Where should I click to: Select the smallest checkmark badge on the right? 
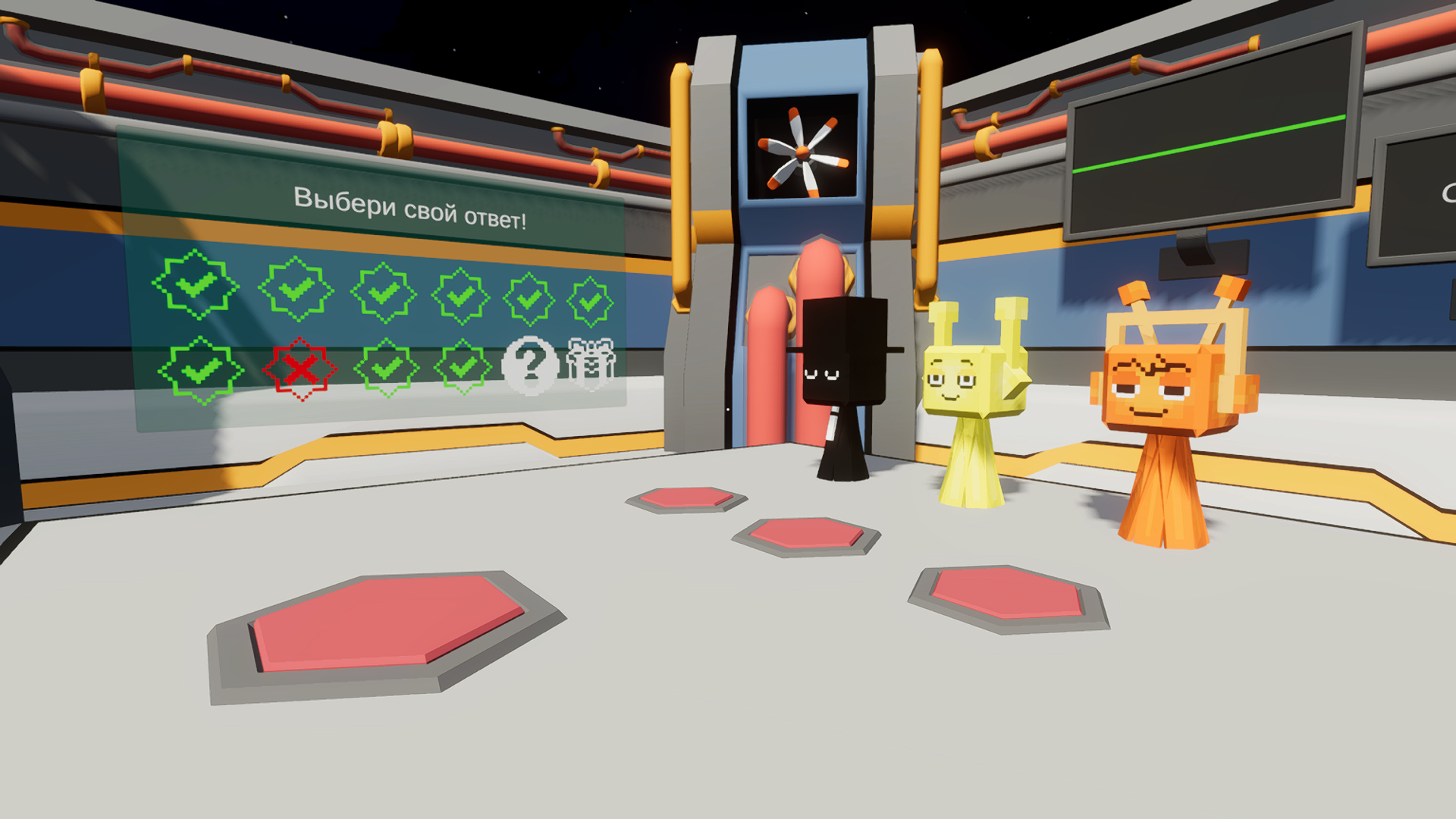[x=591, y=302]
